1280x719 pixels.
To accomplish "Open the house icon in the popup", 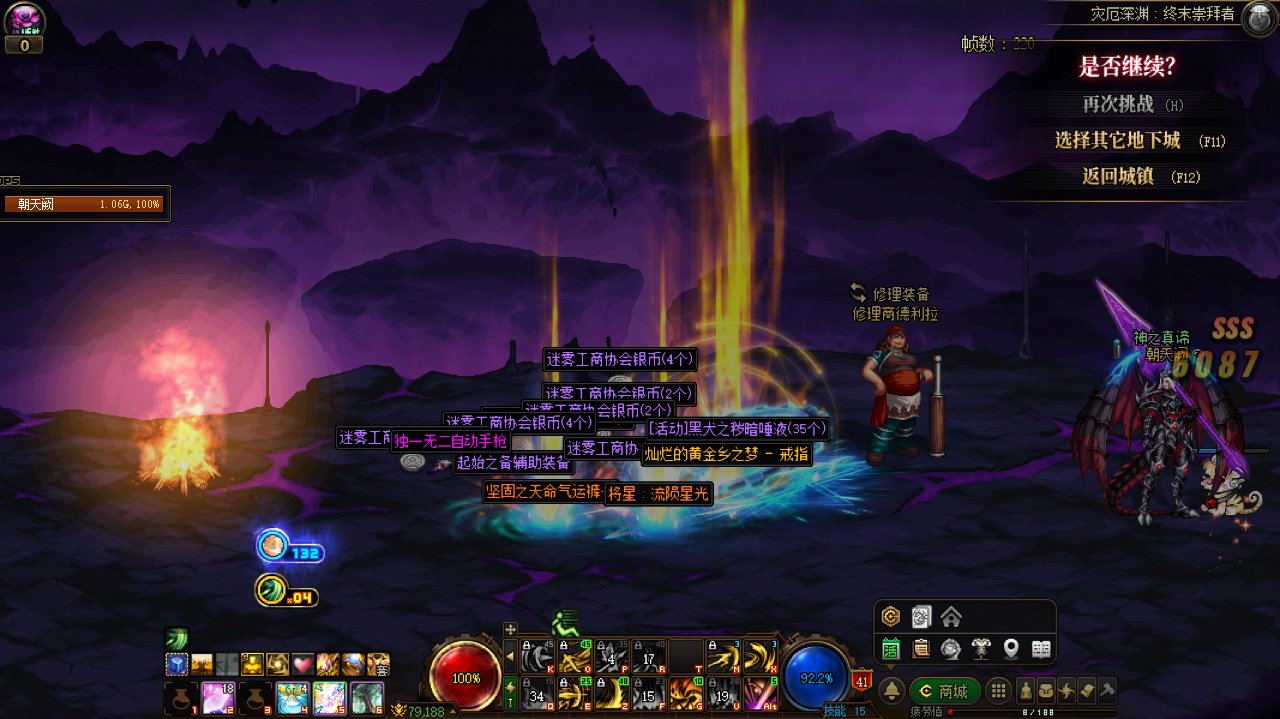I will point(951,617).
